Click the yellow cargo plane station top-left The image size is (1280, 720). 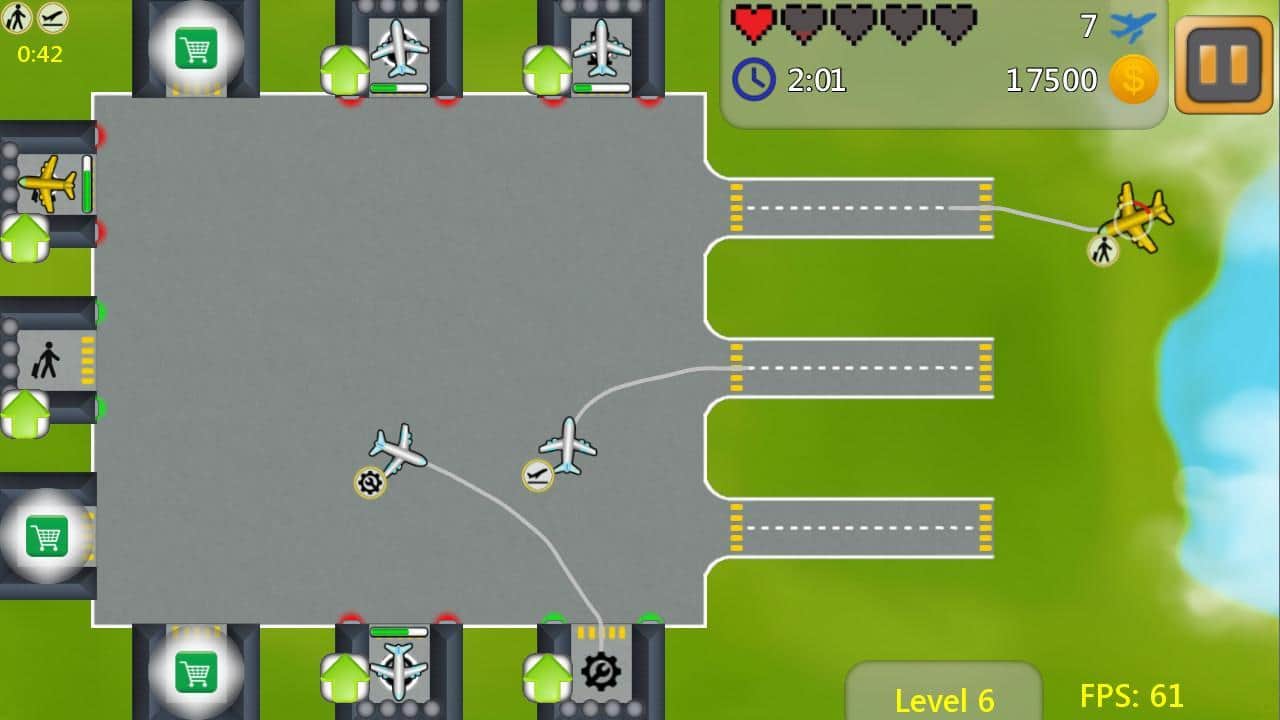50,185
